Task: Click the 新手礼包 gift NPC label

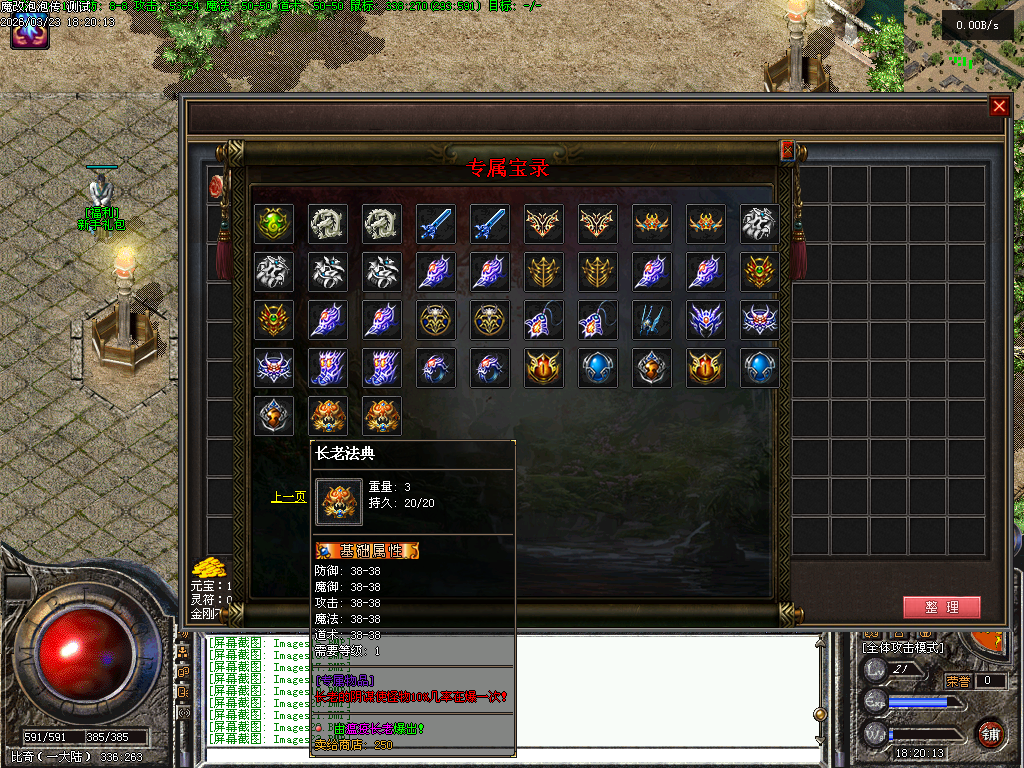Action: point(104,225)
